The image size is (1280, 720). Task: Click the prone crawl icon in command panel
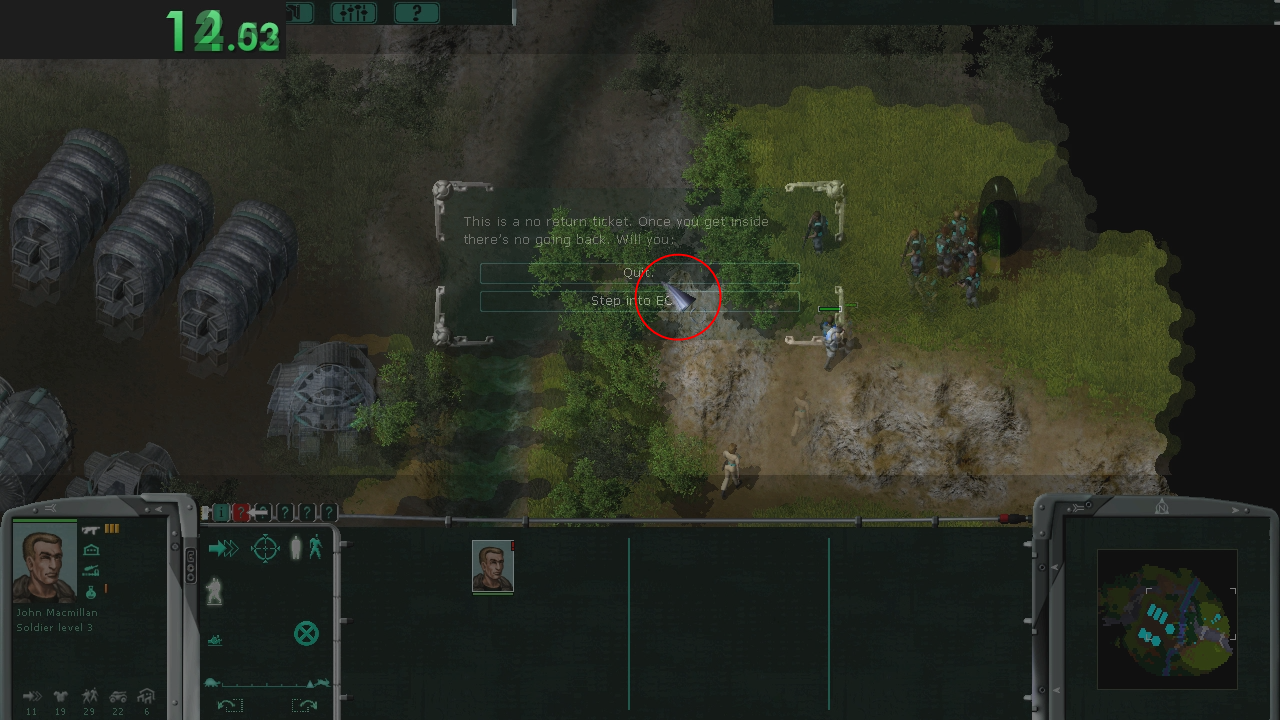(x=215, y=640)
